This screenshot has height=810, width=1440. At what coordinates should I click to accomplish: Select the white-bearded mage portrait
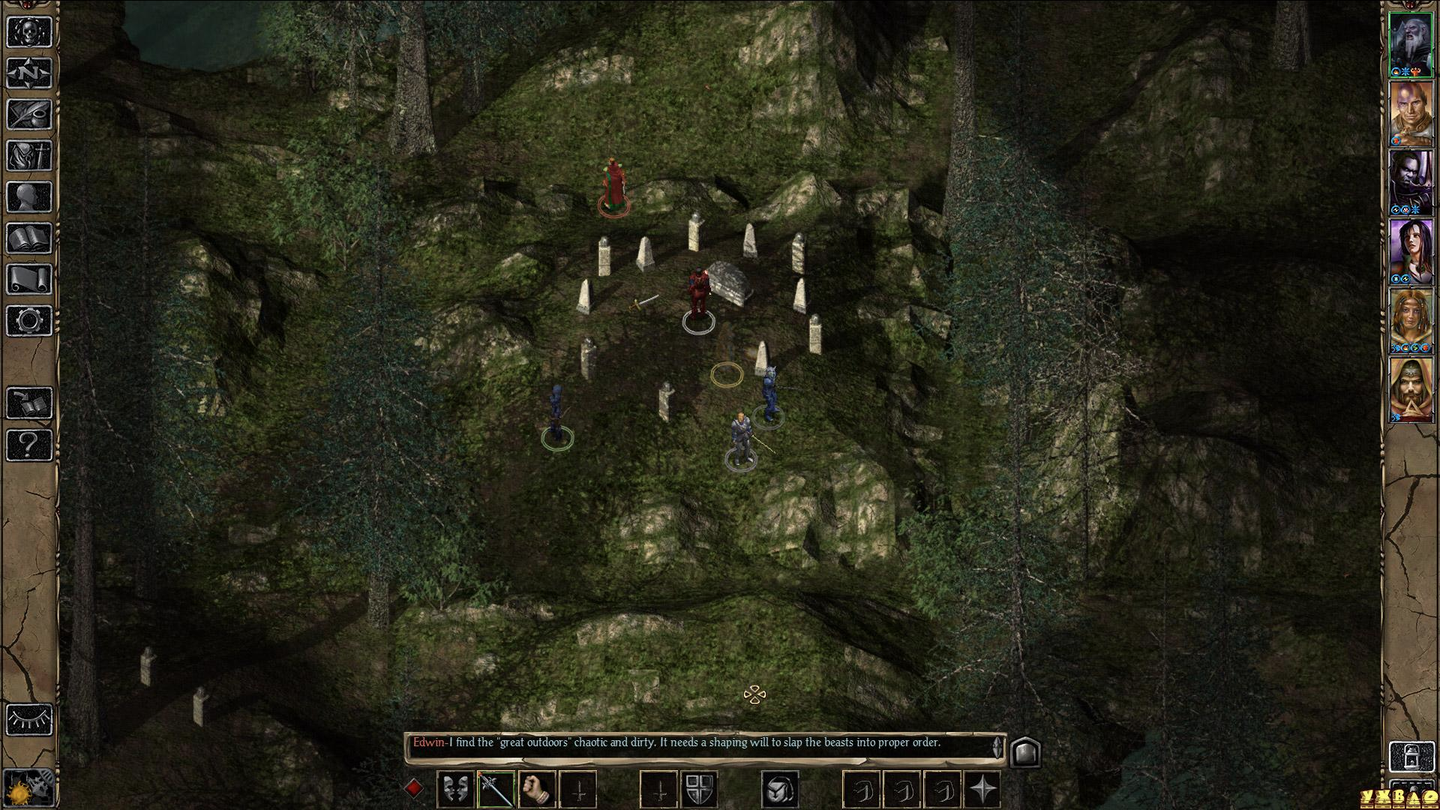[x=1411, y=43]
